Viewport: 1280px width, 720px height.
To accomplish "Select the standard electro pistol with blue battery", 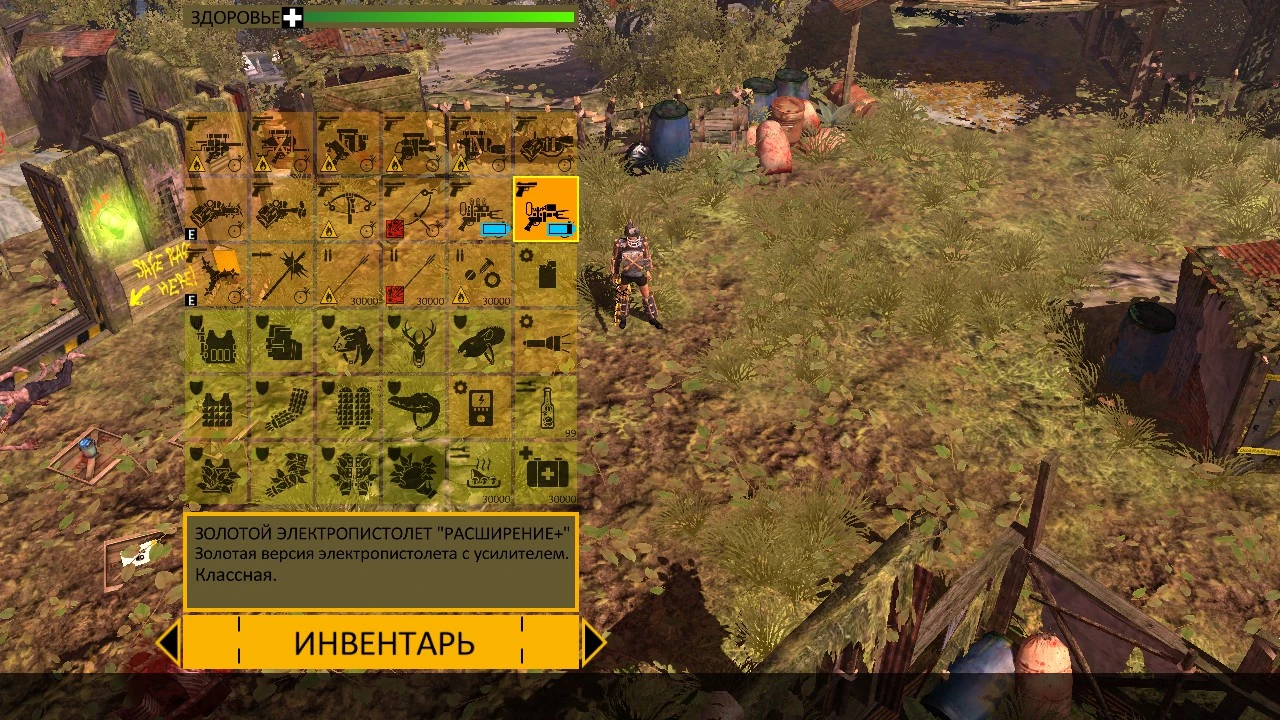I will pos(480,210).
